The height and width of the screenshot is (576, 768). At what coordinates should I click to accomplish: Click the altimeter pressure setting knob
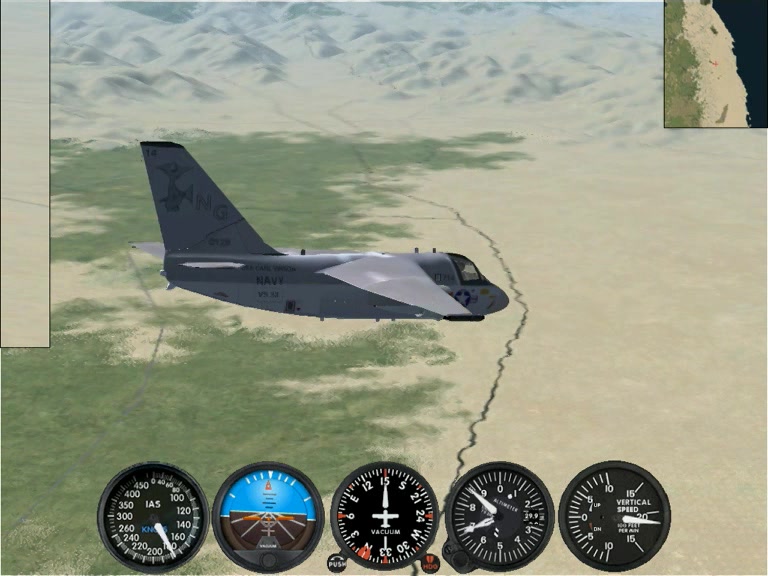coord(455,555)
